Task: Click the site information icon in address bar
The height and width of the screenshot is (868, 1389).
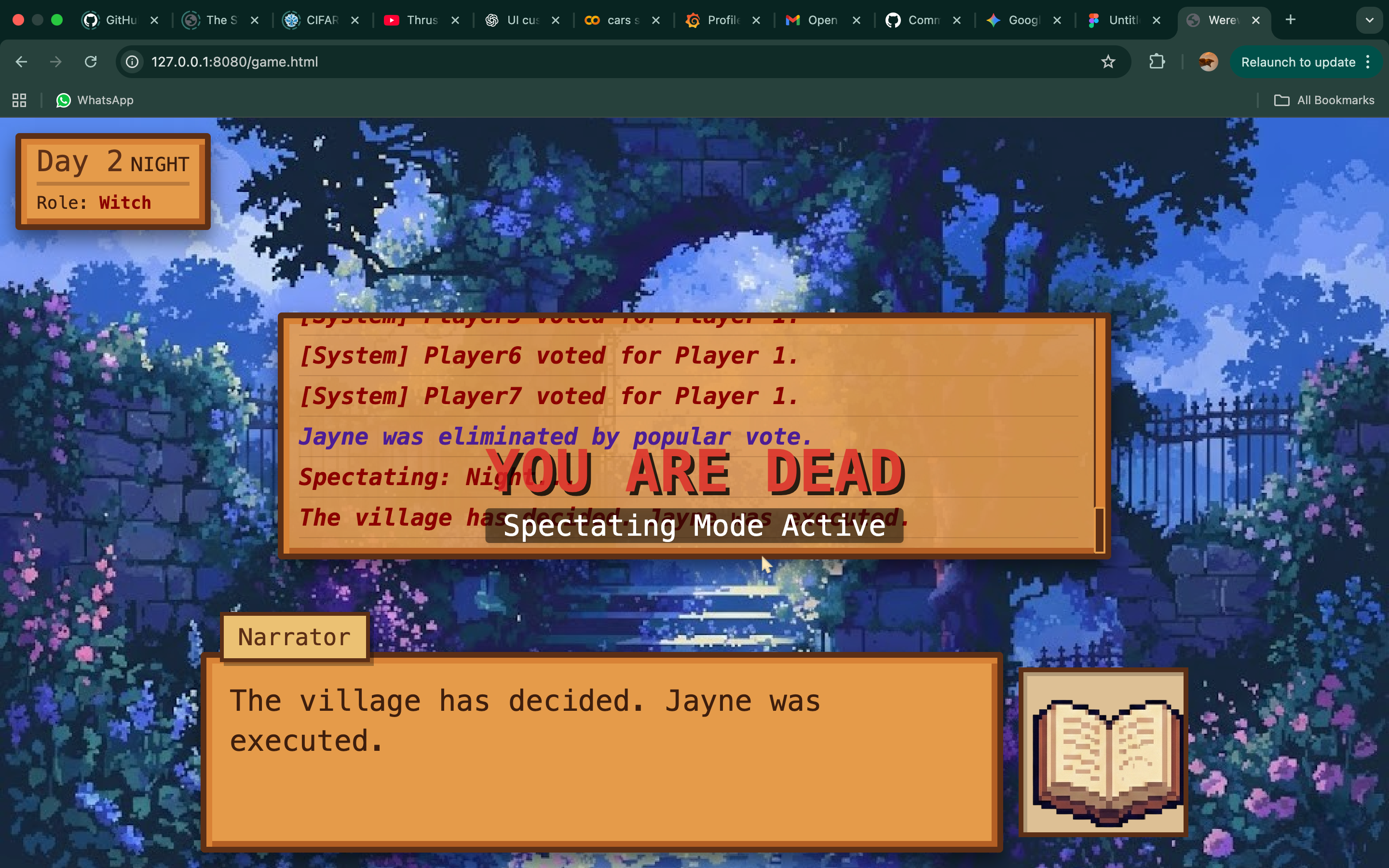Action: click(x=132, y=61)
